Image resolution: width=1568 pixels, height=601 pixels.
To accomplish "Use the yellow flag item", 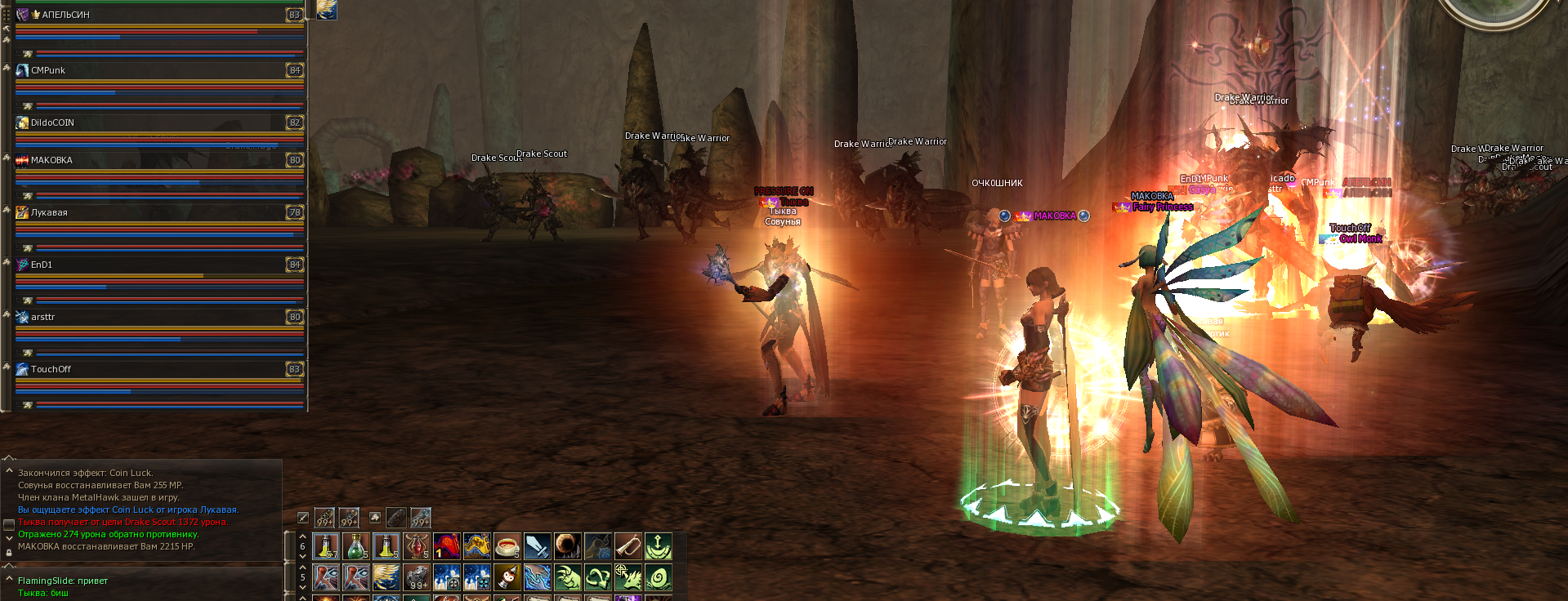I will (x=477, y=545).
